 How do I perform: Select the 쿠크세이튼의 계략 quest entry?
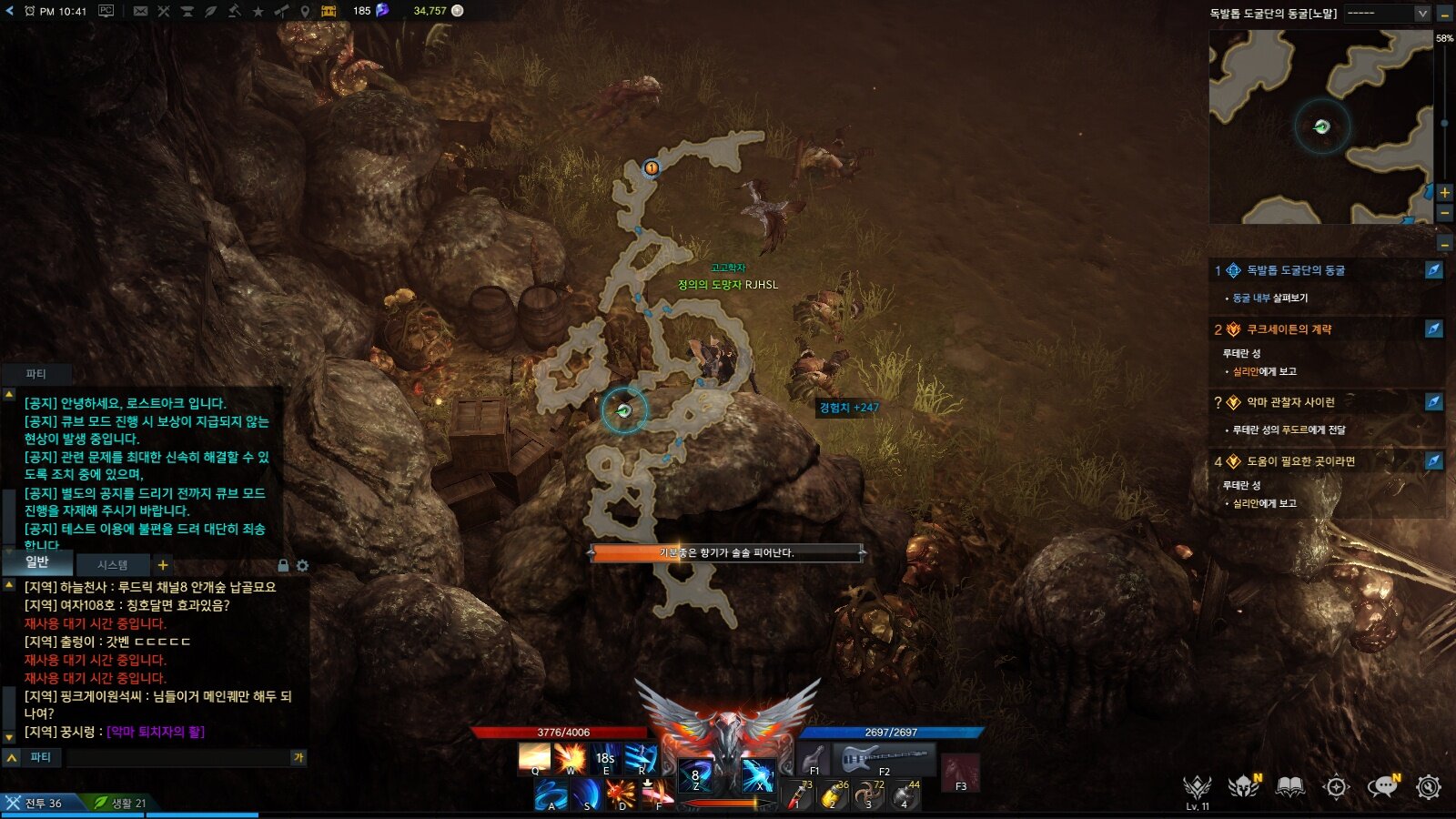(1289, 329)
